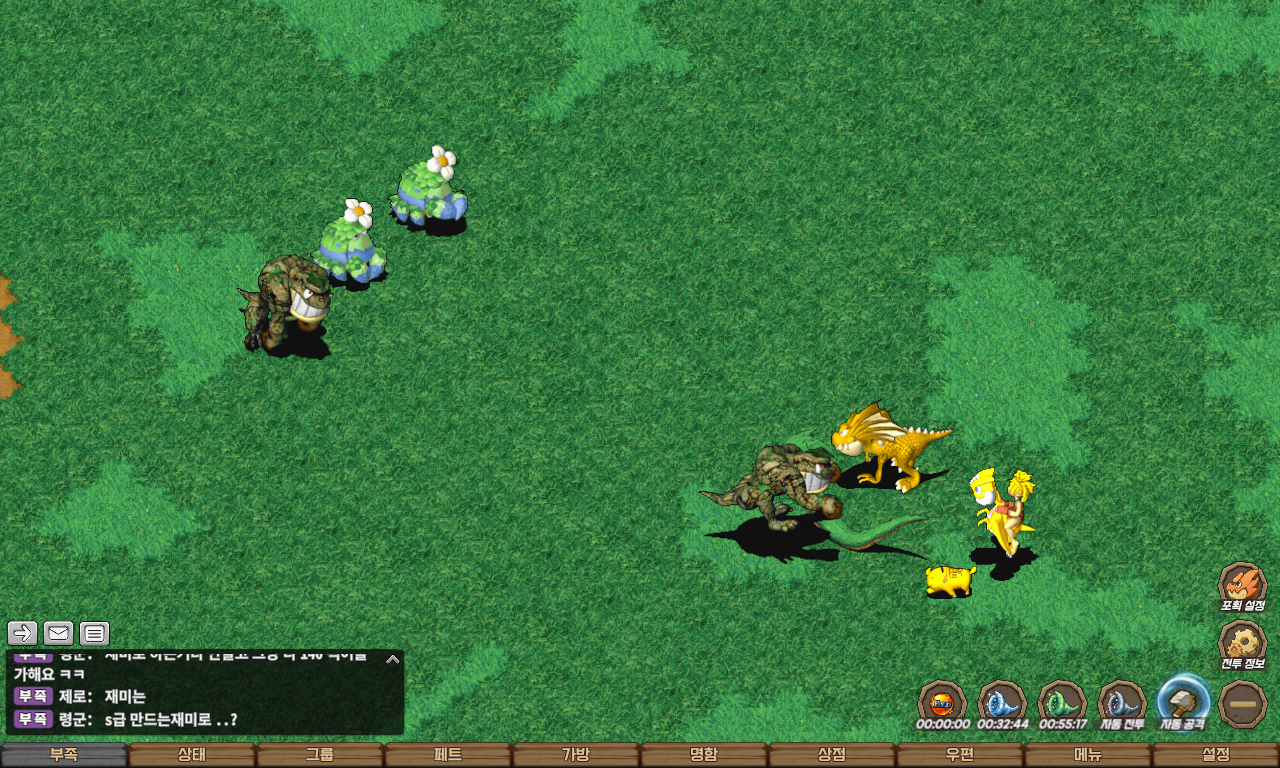This screenshot has width=1280, height=768.
Task: Show the 페트 pet menu
Action: [x=448, y=755]
